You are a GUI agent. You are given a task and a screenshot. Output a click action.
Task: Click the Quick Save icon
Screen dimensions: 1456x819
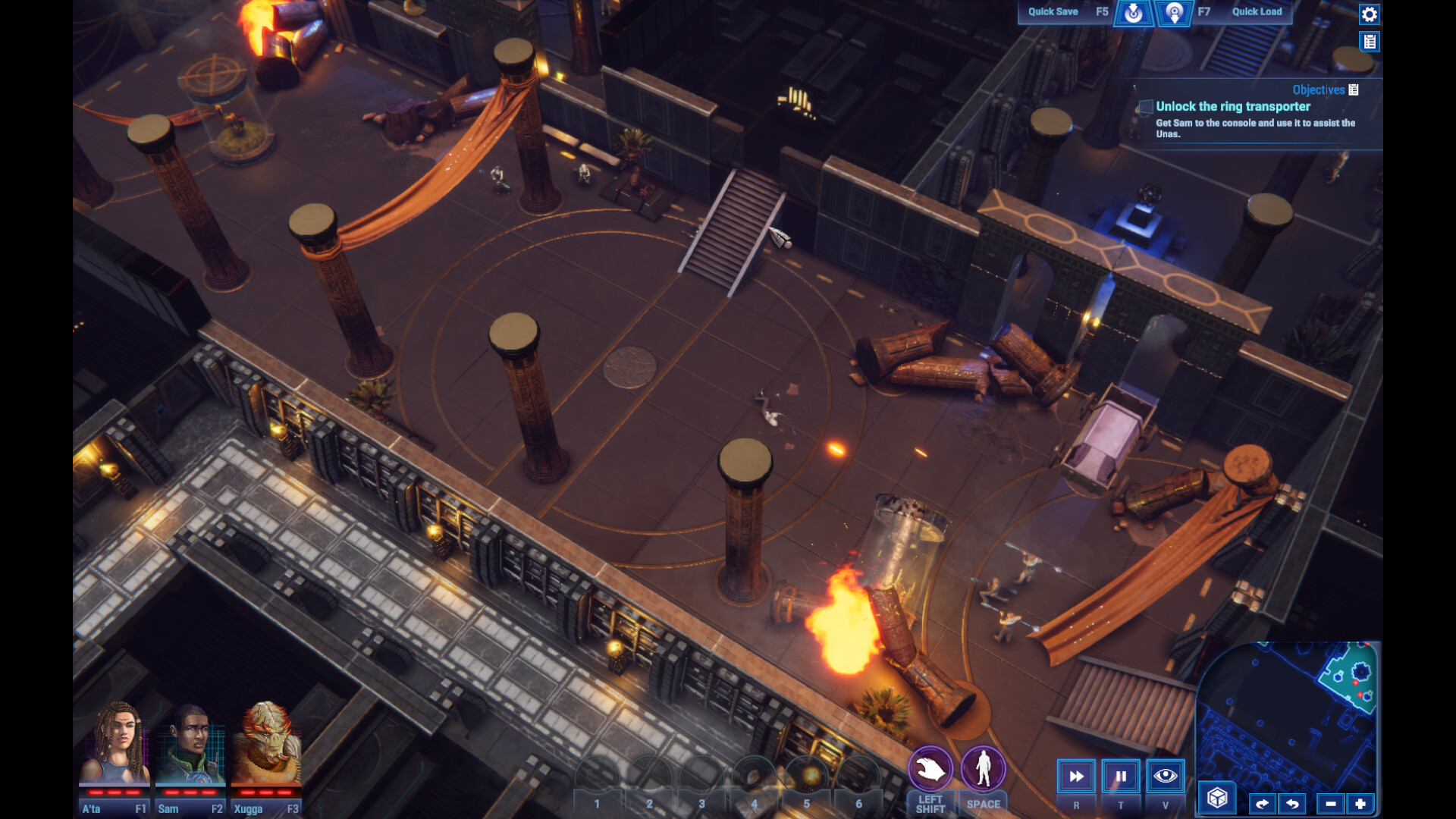[1134, 13]
